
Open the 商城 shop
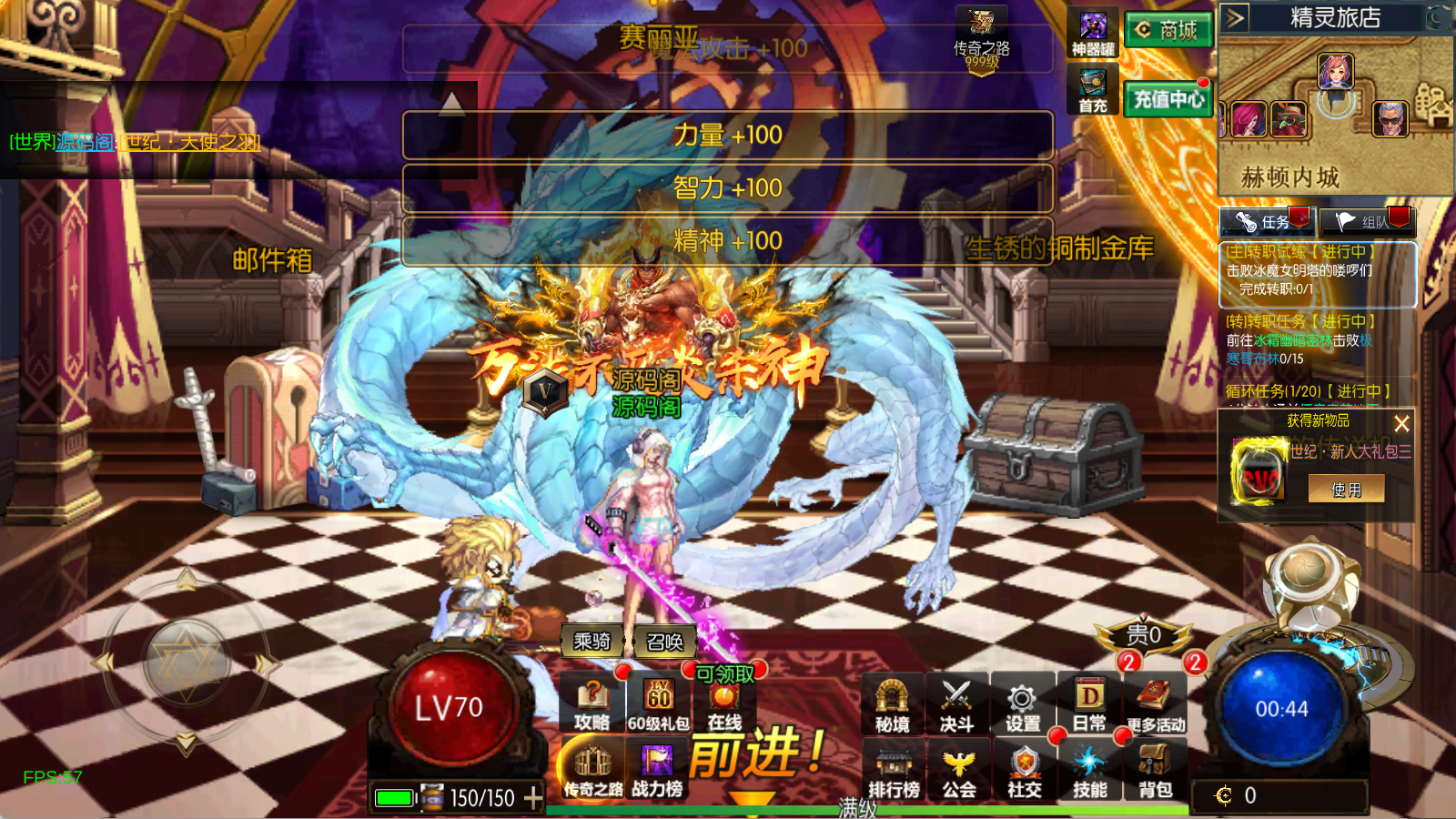click(x=1168, y=30)
